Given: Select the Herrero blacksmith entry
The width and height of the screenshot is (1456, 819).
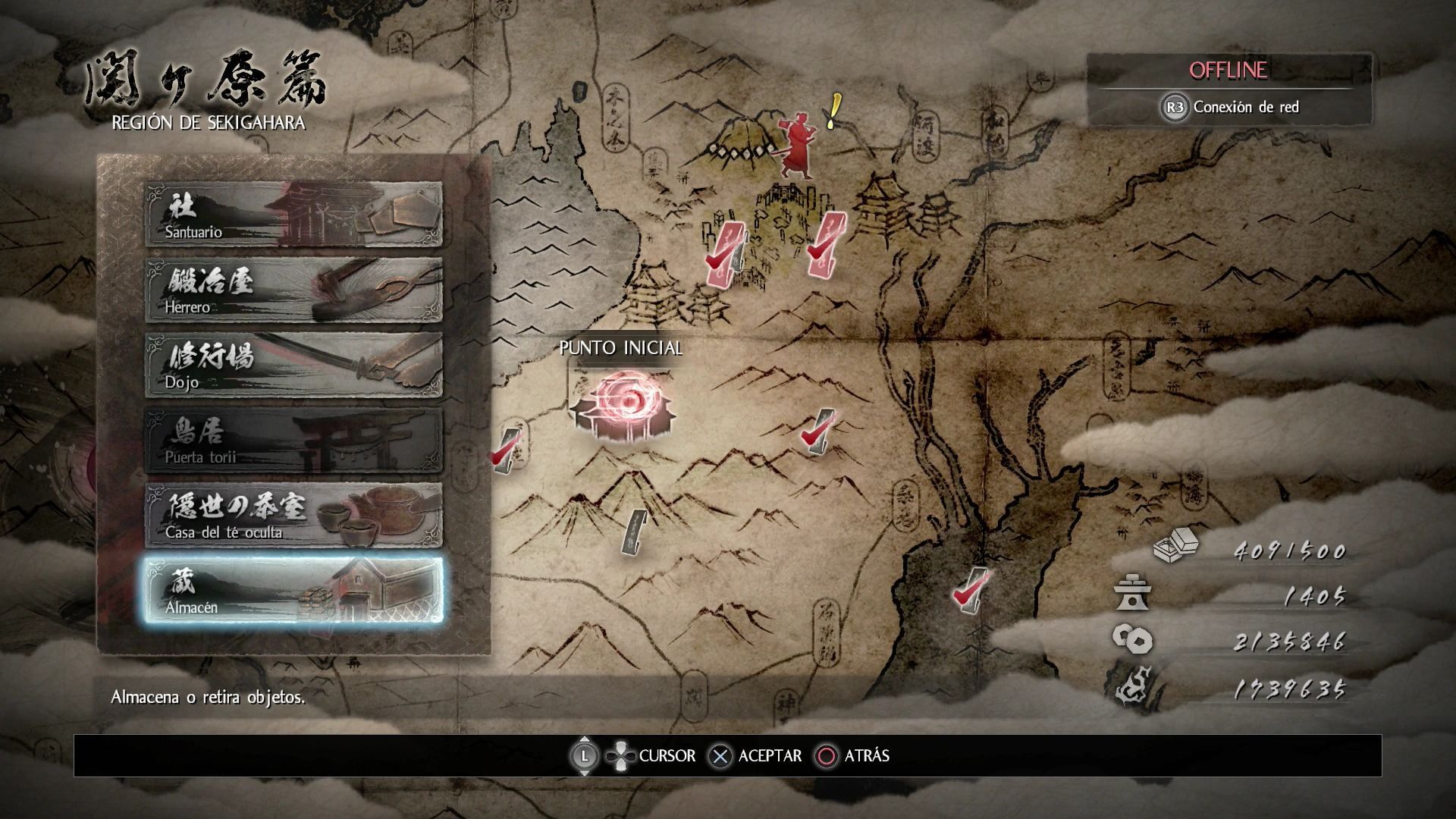Looking at the screenshot, I should [x=293, y=290].
